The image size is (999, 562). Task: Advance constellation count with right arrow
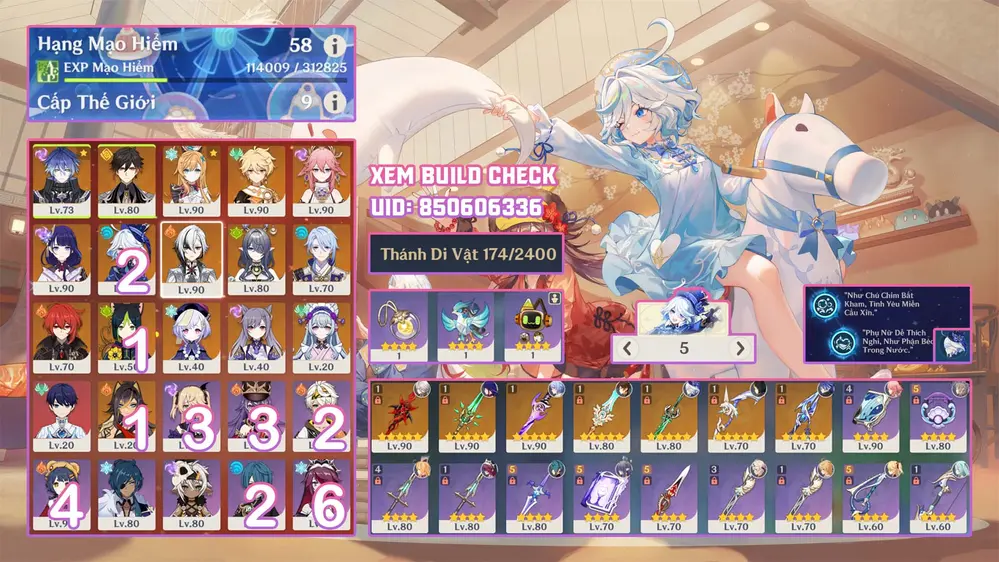pos(740,349)
